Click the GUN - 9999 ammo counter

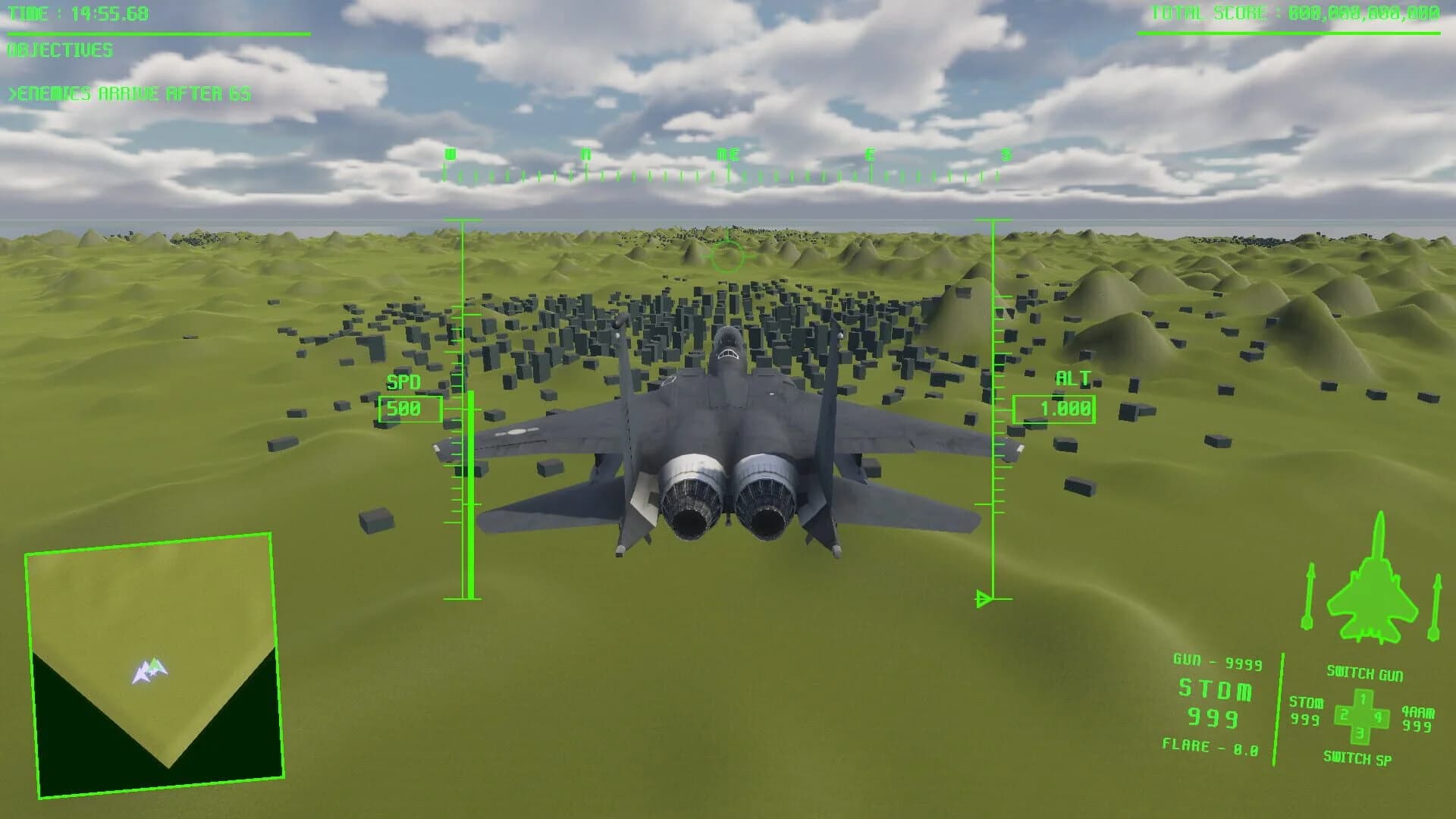(x=1215, y=661)
